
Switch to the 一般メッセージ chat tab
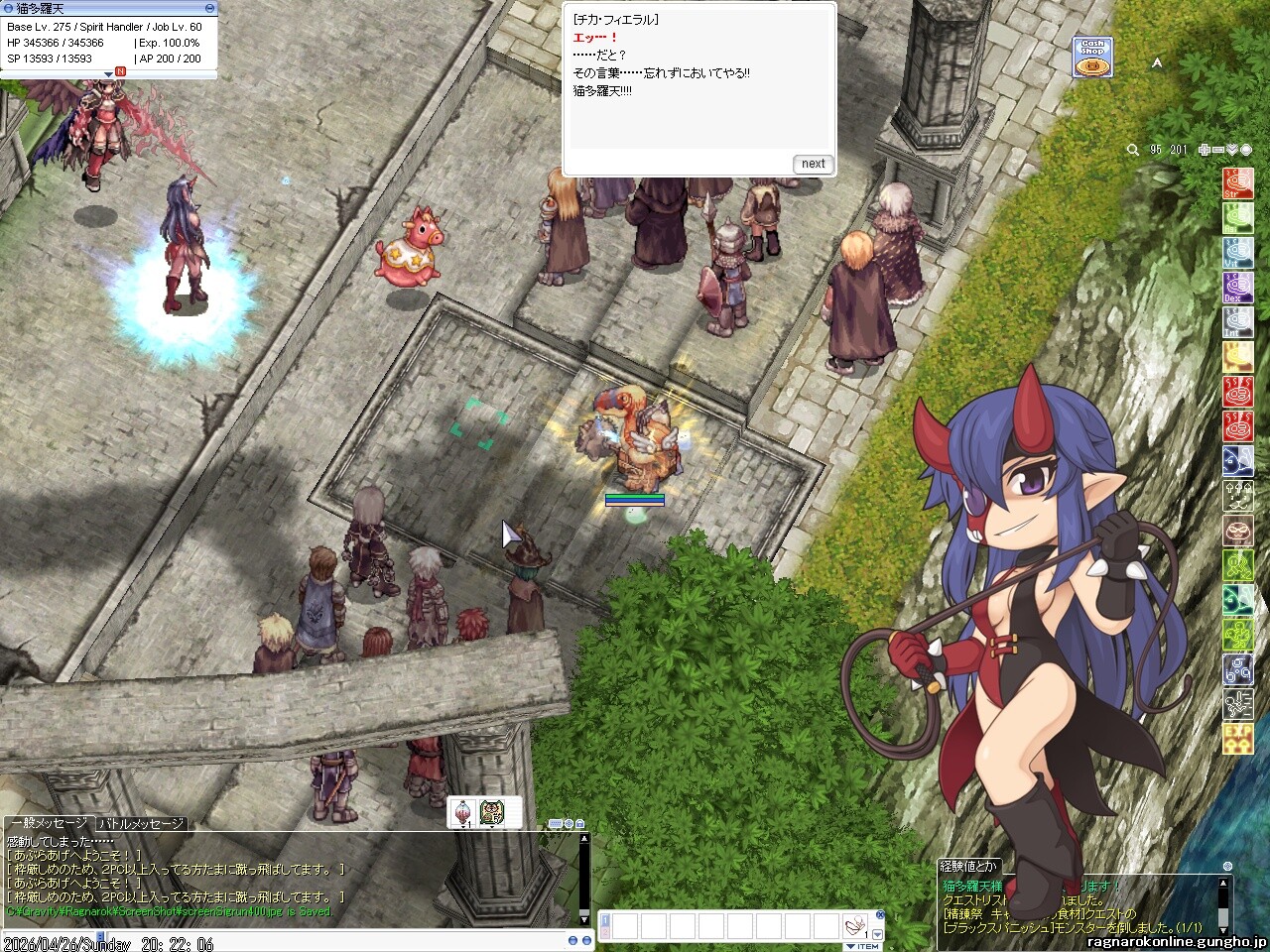(x=50, y=824)
